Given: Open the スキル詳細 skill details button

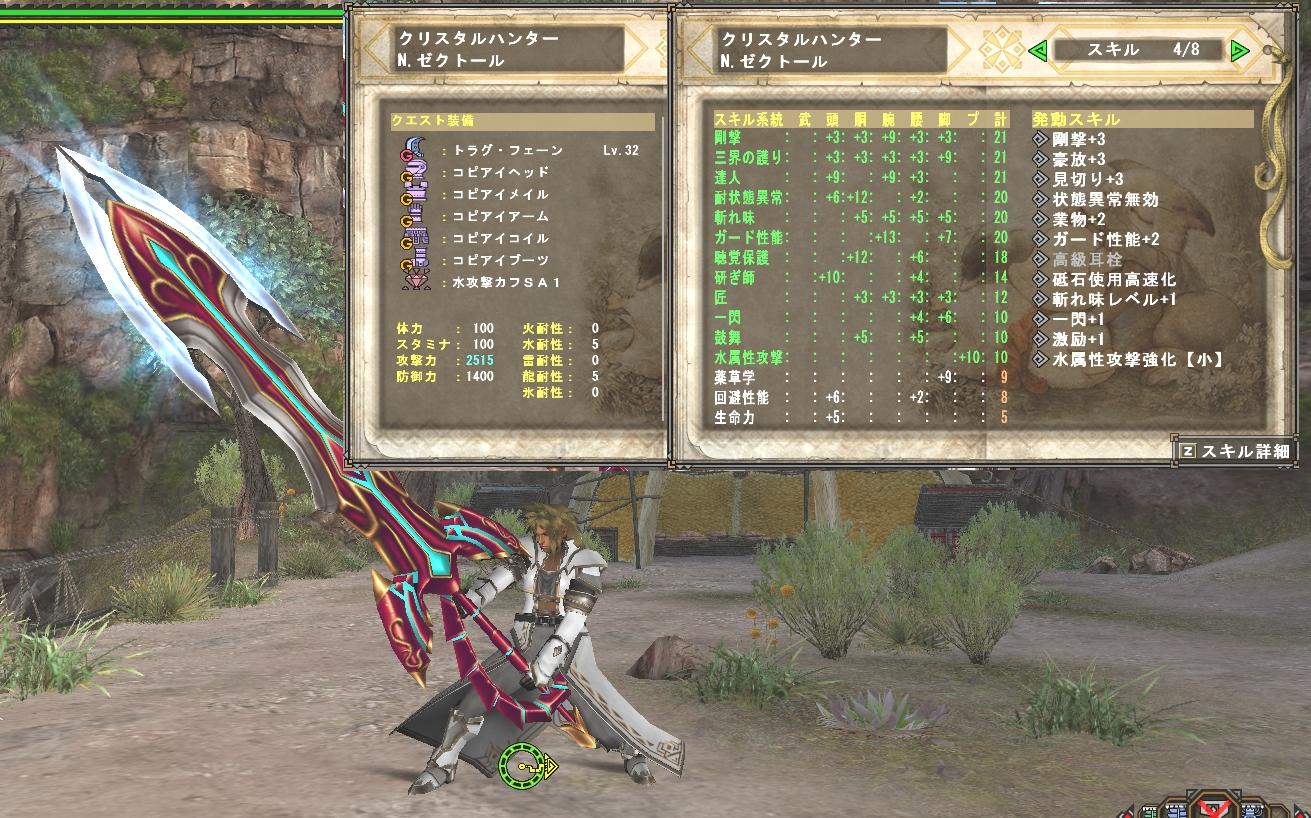Looking at the screenshot, I should coord(1236,451).
